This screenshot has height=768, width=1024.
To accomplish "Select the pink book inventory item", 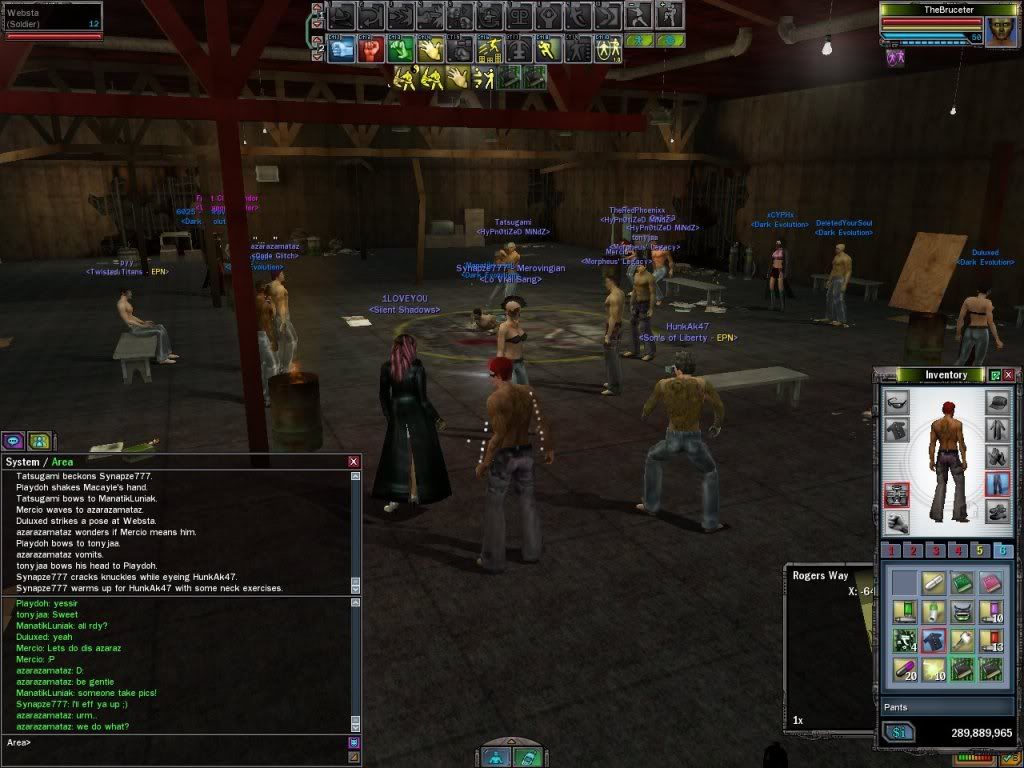I will 991,582.
